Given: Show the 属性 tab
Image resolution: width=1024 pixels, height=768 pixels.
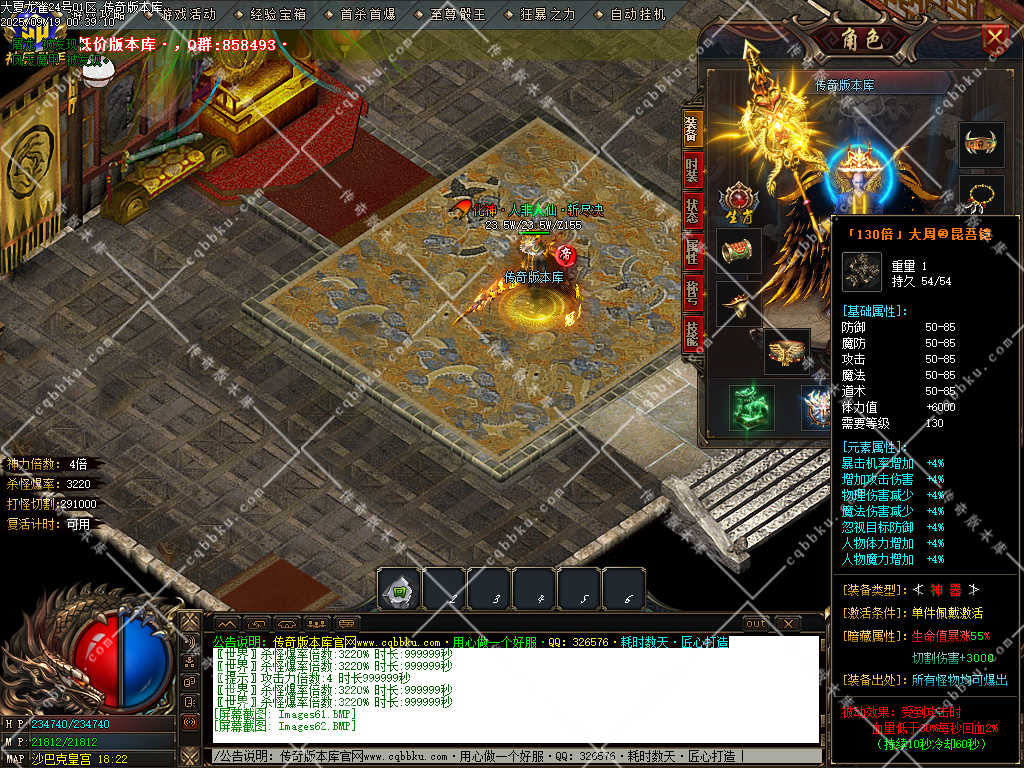Looking at the screenshot, I should (692, 253).
